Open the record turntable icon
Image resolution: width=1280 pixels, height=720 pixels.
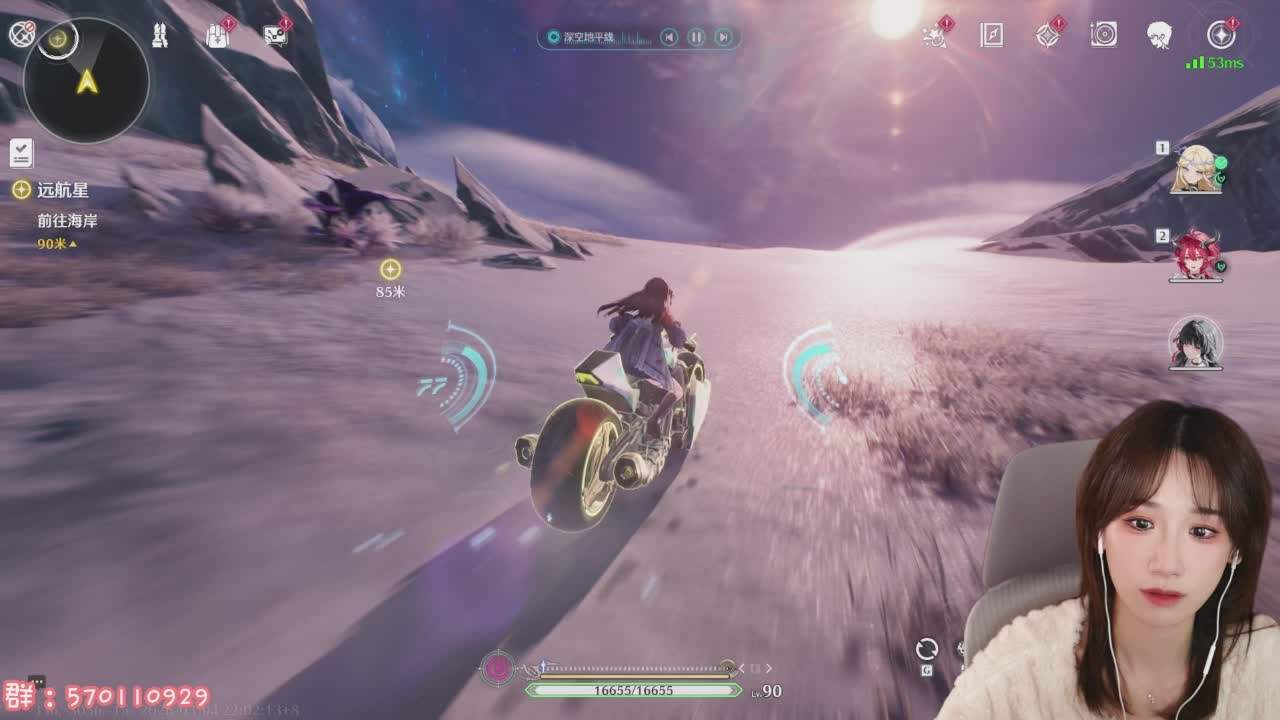(x=1103, y=35)
